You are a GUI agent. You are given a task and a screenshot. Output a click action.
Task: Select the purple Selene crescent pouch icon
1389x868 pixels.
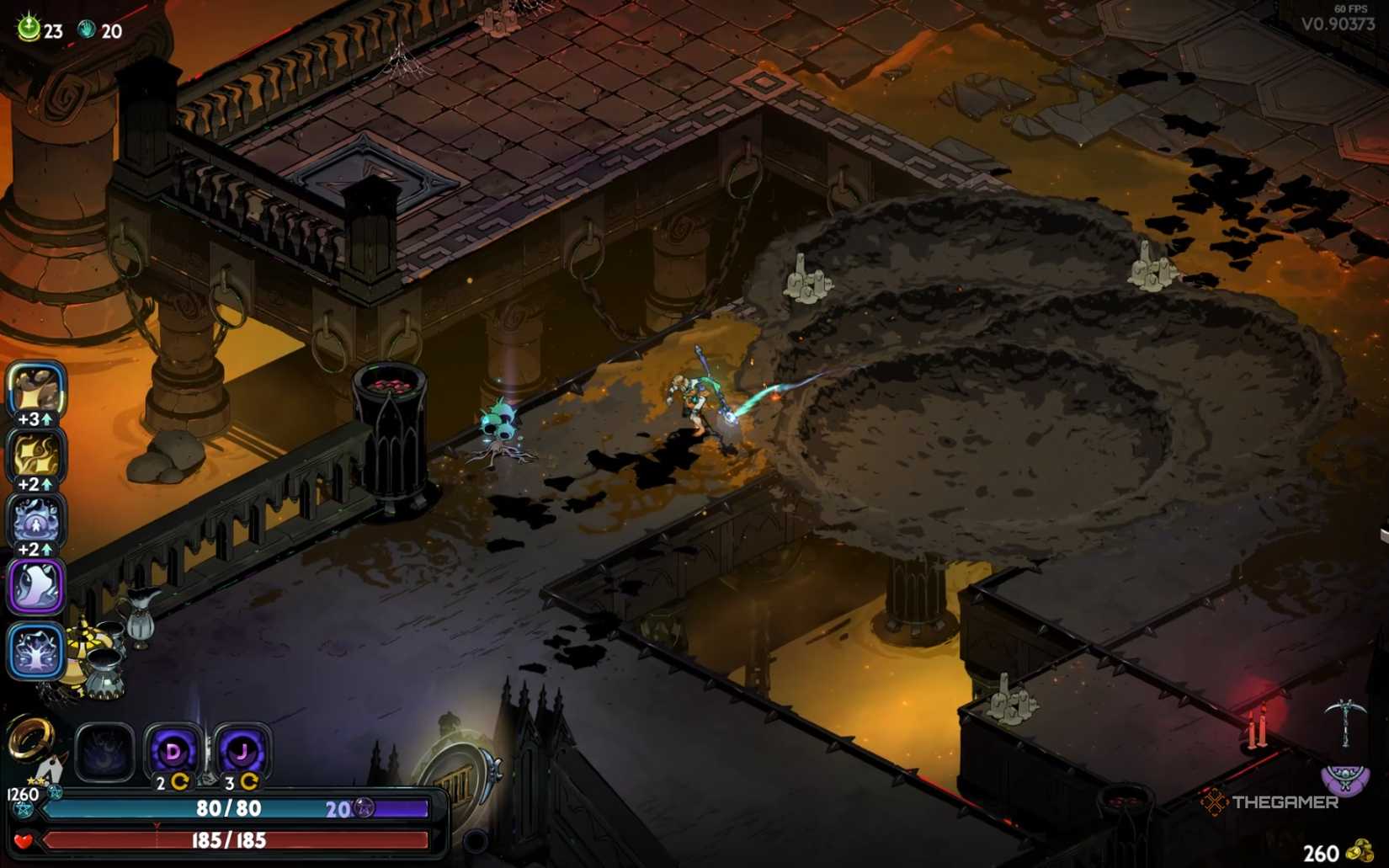click(x=1344, y=779)
